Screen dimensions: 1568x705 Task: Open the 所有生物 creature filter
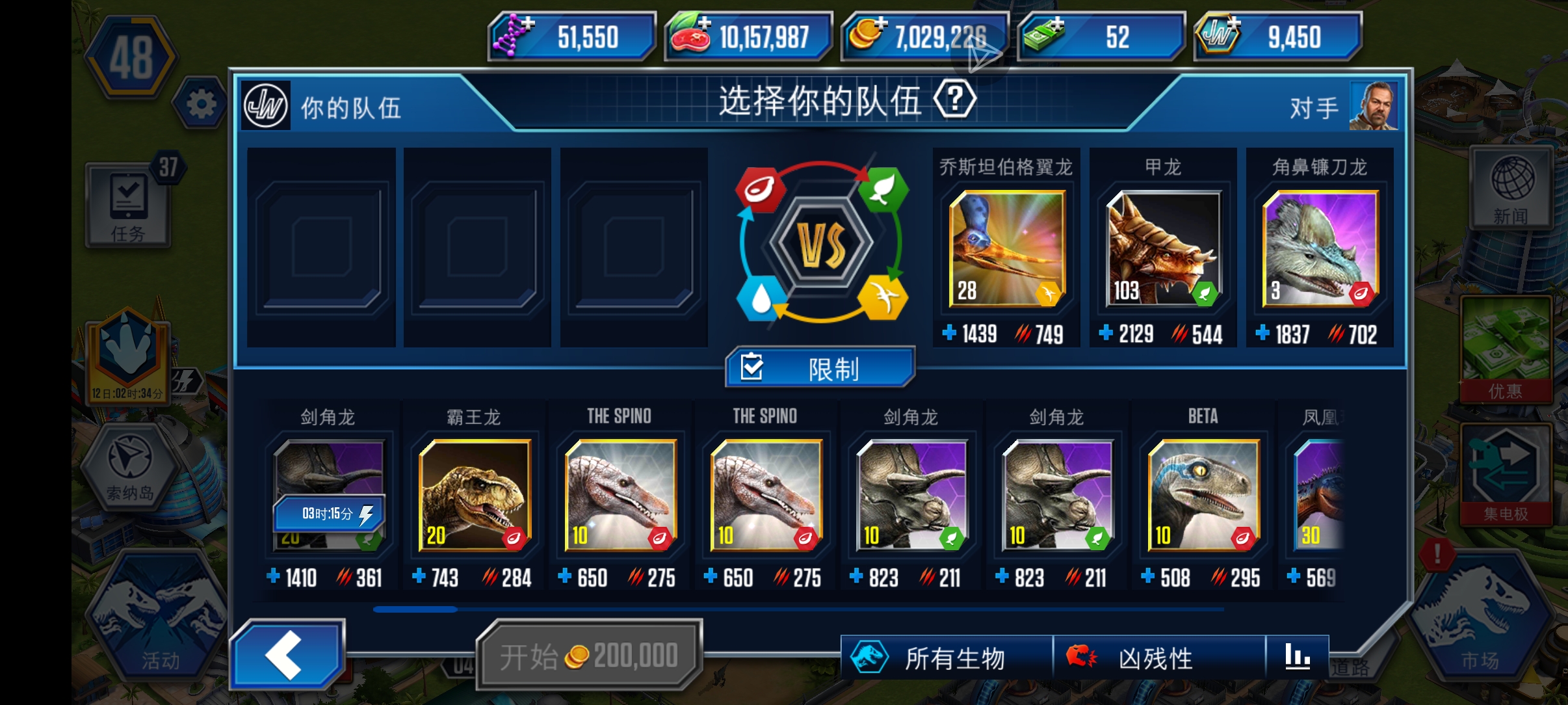(931, 658)
